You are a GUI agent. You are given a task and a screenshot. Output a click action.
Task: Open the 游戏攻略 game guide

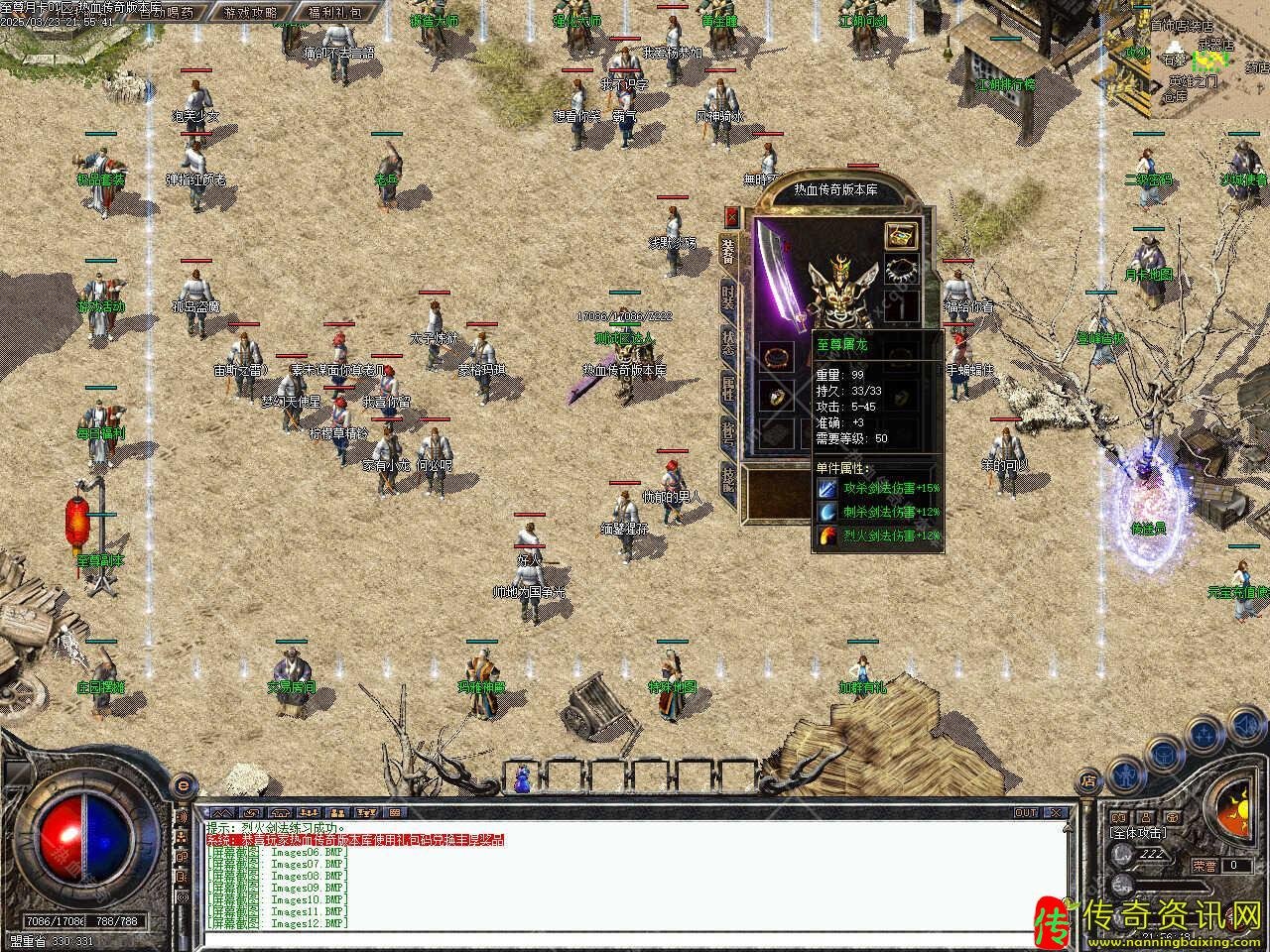250,13
